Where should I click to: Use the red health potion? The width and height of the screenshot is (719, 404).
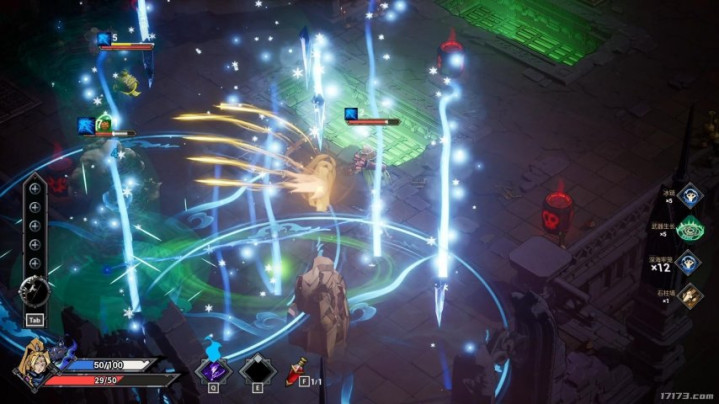click(297, 371)
